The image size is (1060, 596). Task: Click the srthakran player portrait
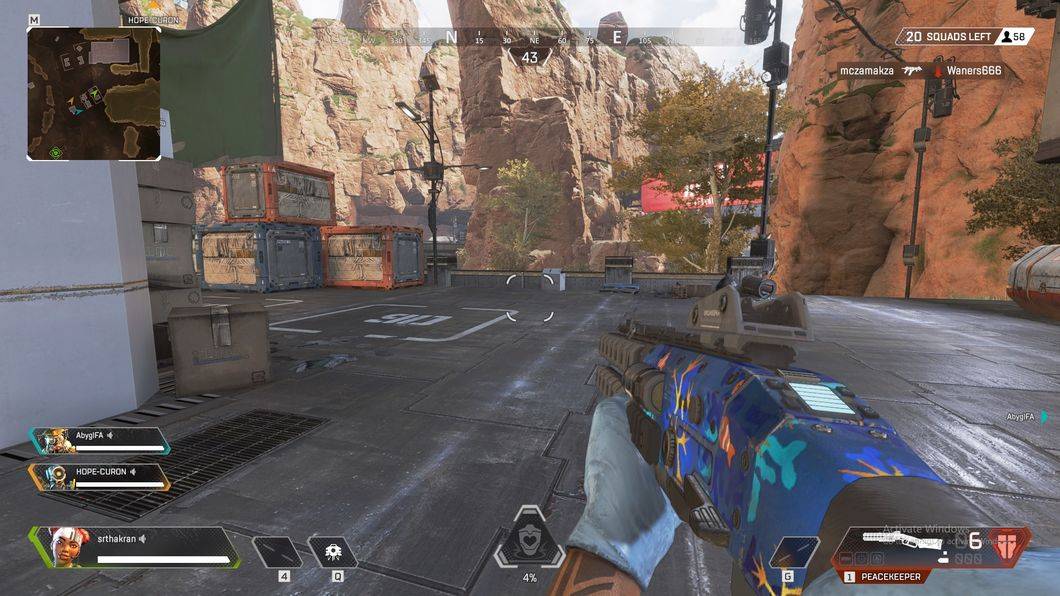point(64,546)
